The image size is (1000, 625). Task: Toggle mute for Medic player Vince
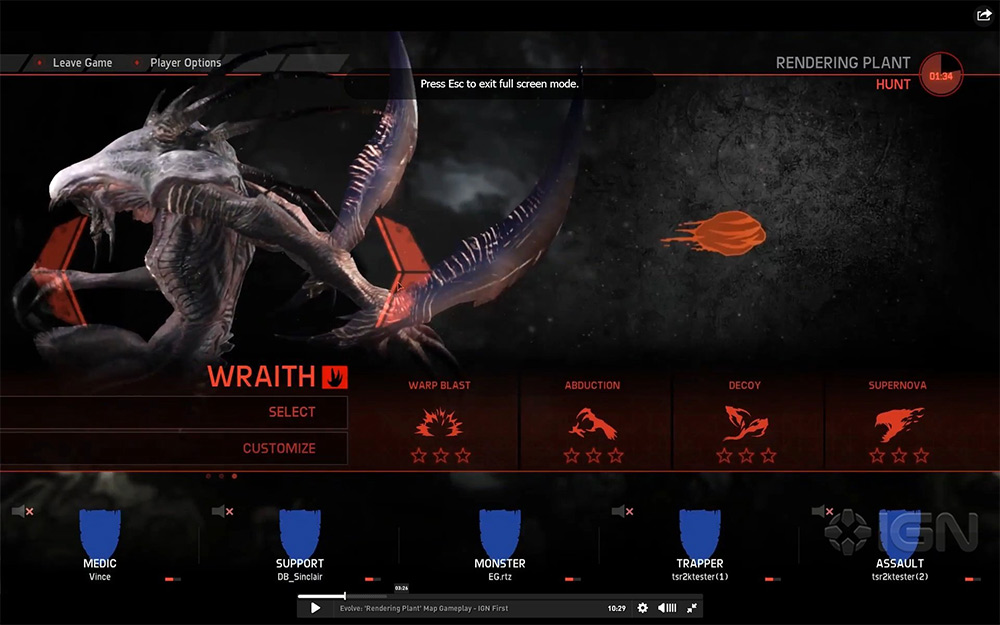pyautogui.click(x=22, y=512)
